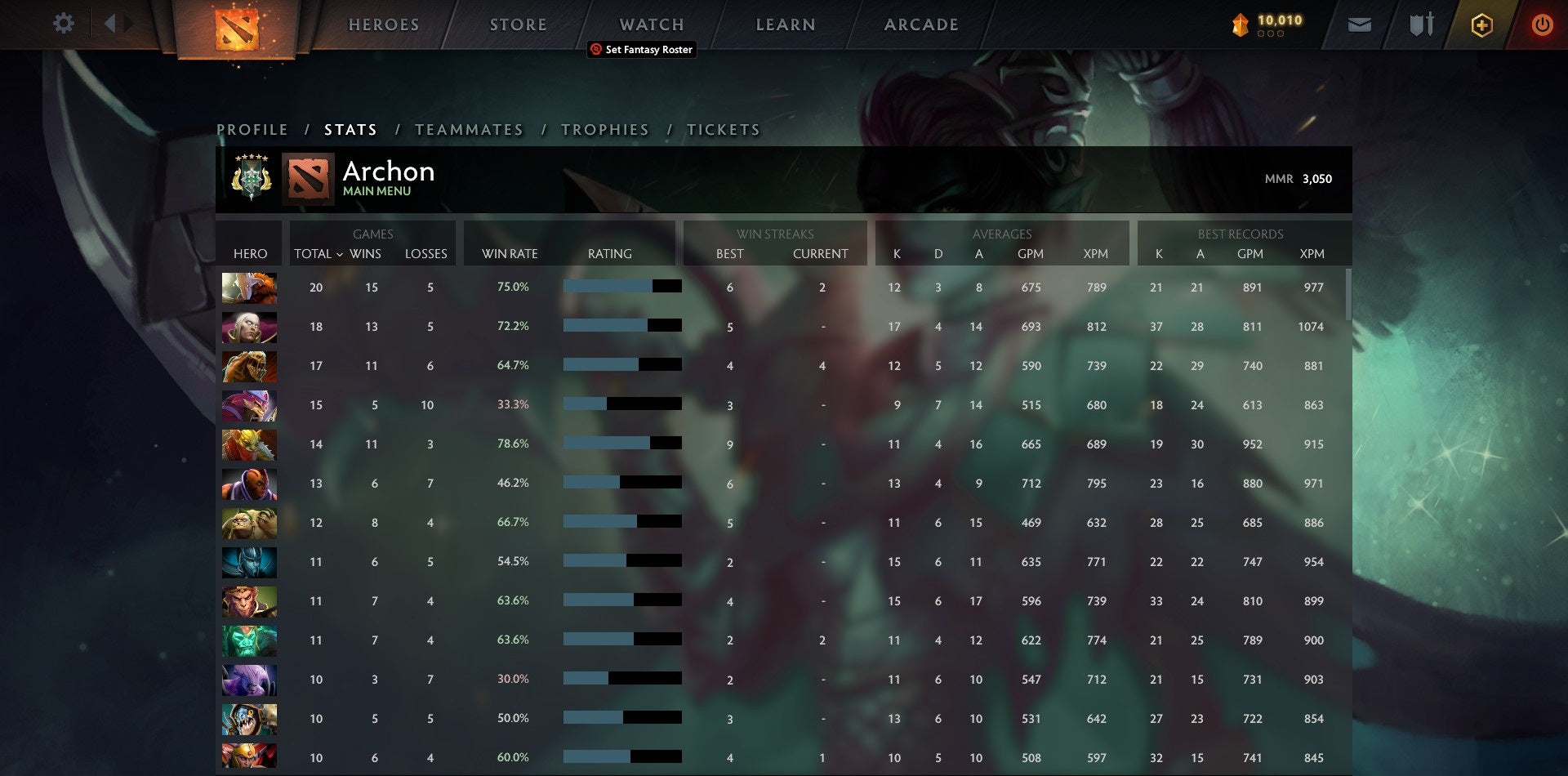Image resolution: width=1568 pixels, height=776 pixels.
Task: Click the MAIN MENU label under Archon
Action: click(x=376, y=190)
